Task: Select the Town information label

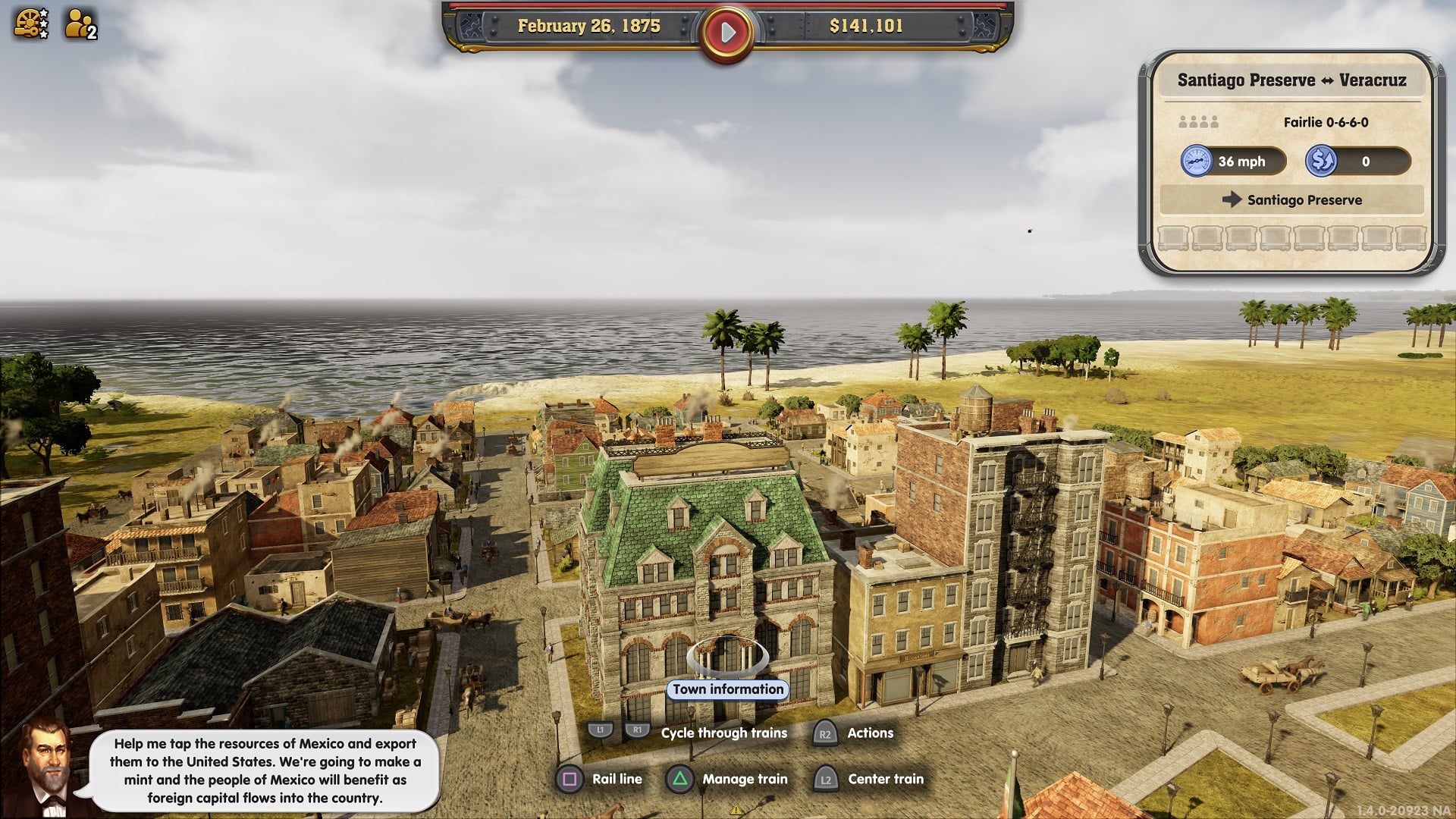Action: pos(728,689)
